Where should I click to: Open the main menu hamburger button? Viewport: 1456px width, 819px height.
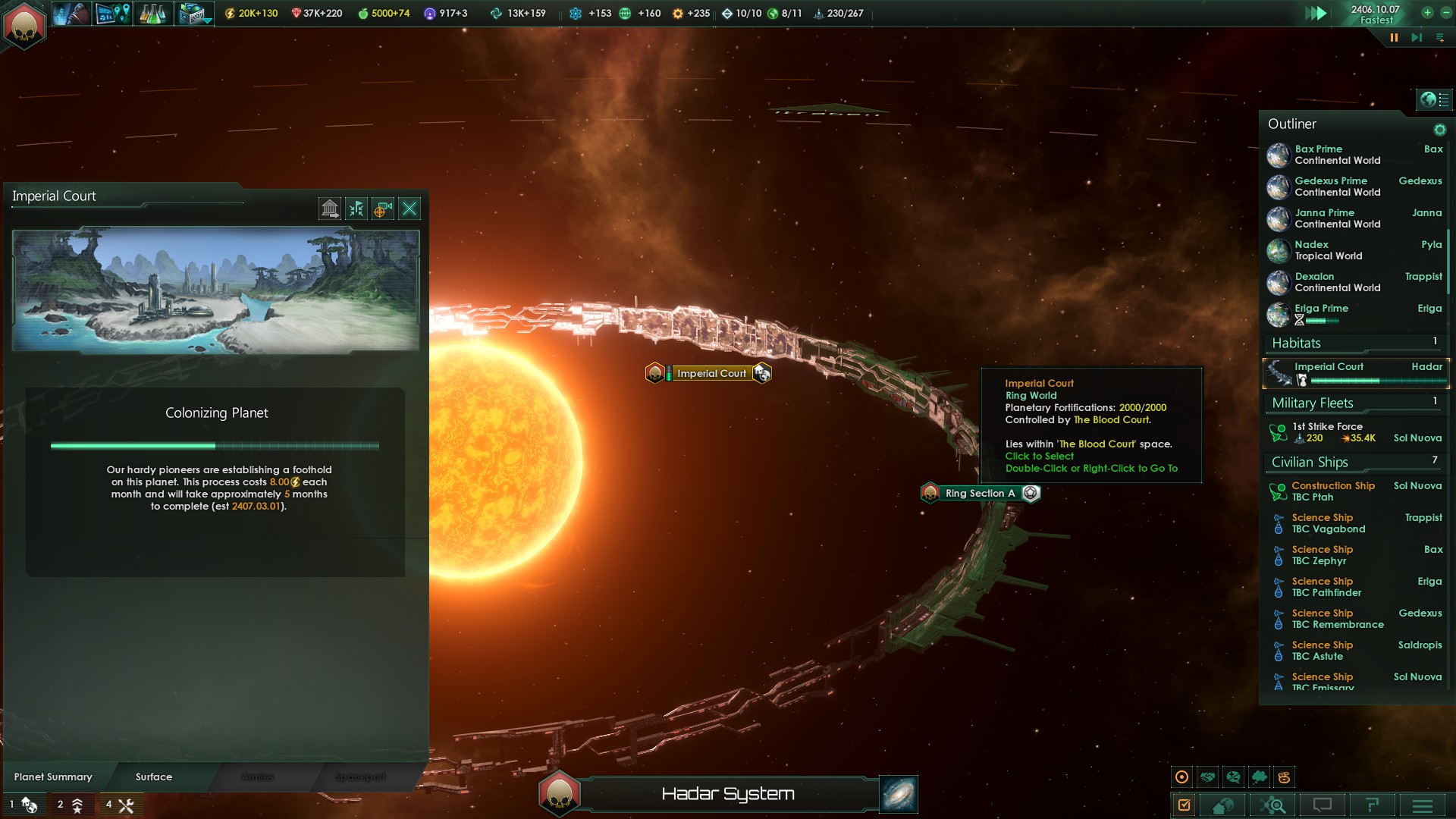pyautogui.click(x=1423, y=805)
